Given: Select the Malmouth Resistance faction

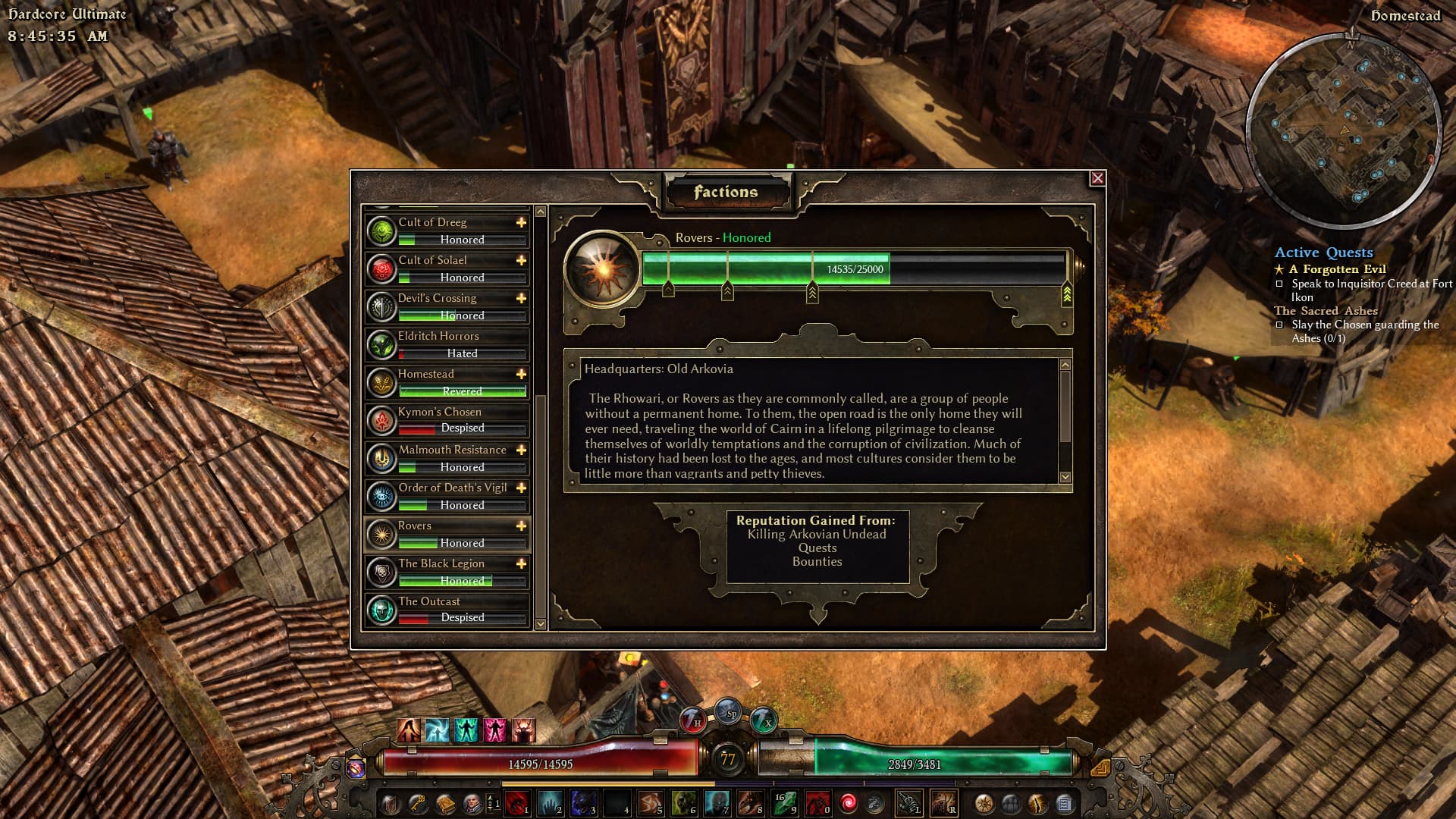Looking at the screenshot, I should (447, 458).
